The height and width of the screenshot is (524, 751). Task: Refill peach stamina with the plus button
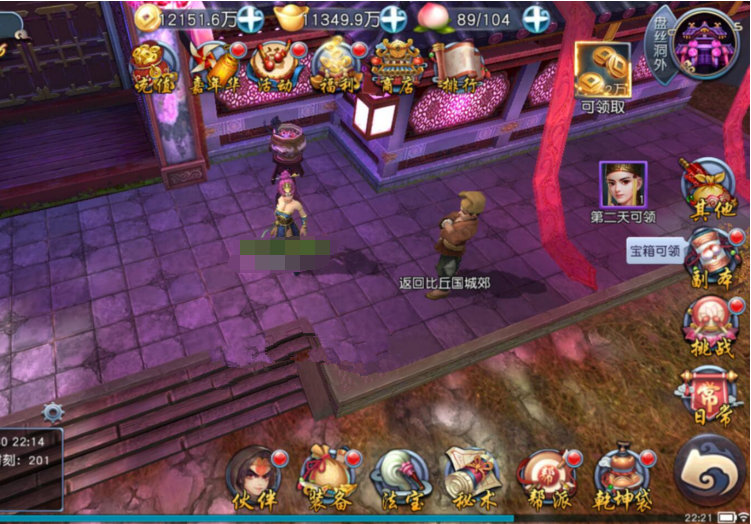[x=537, y=18]
